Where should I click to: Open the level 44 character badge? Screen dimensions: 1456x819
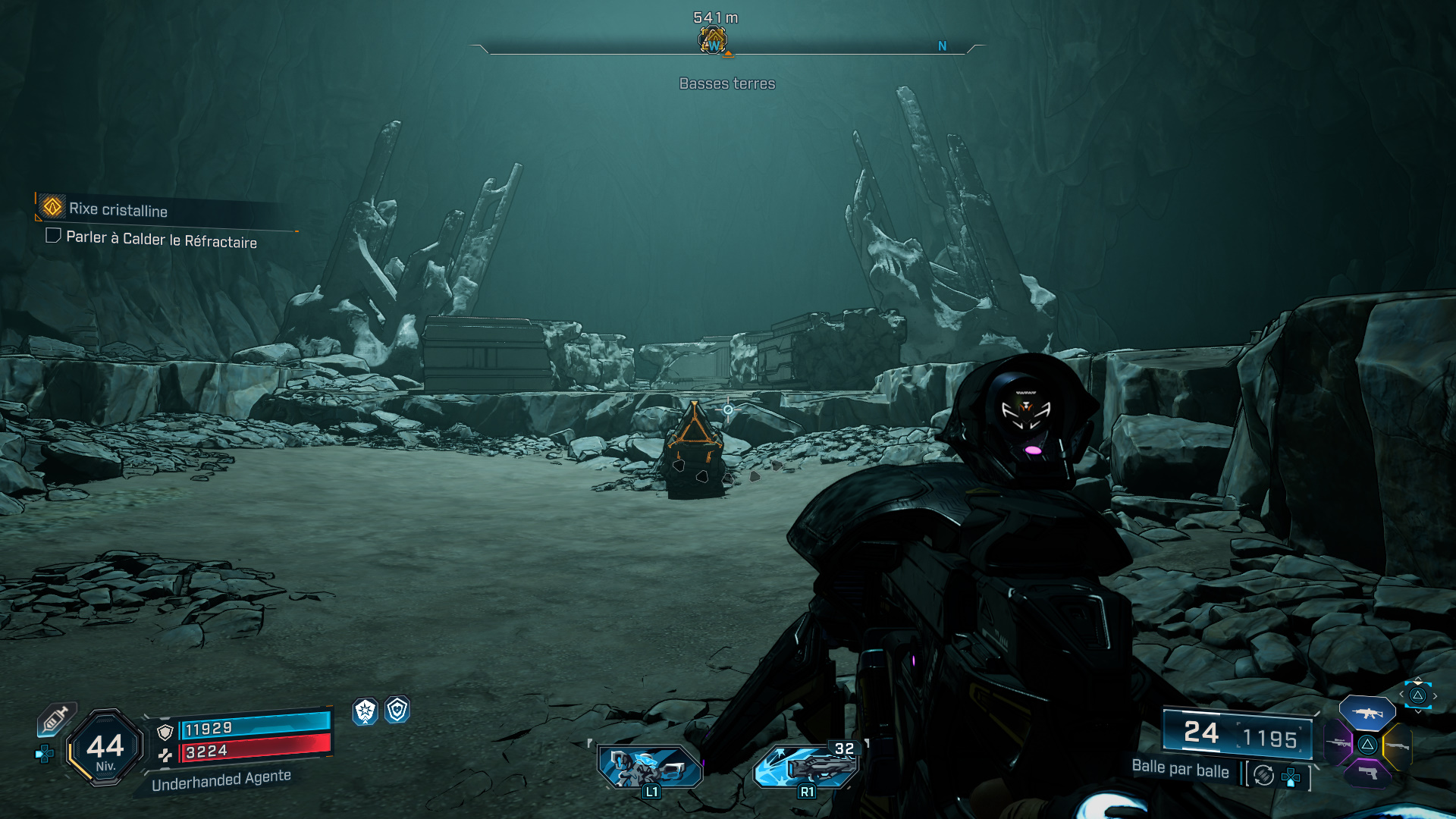105,747
